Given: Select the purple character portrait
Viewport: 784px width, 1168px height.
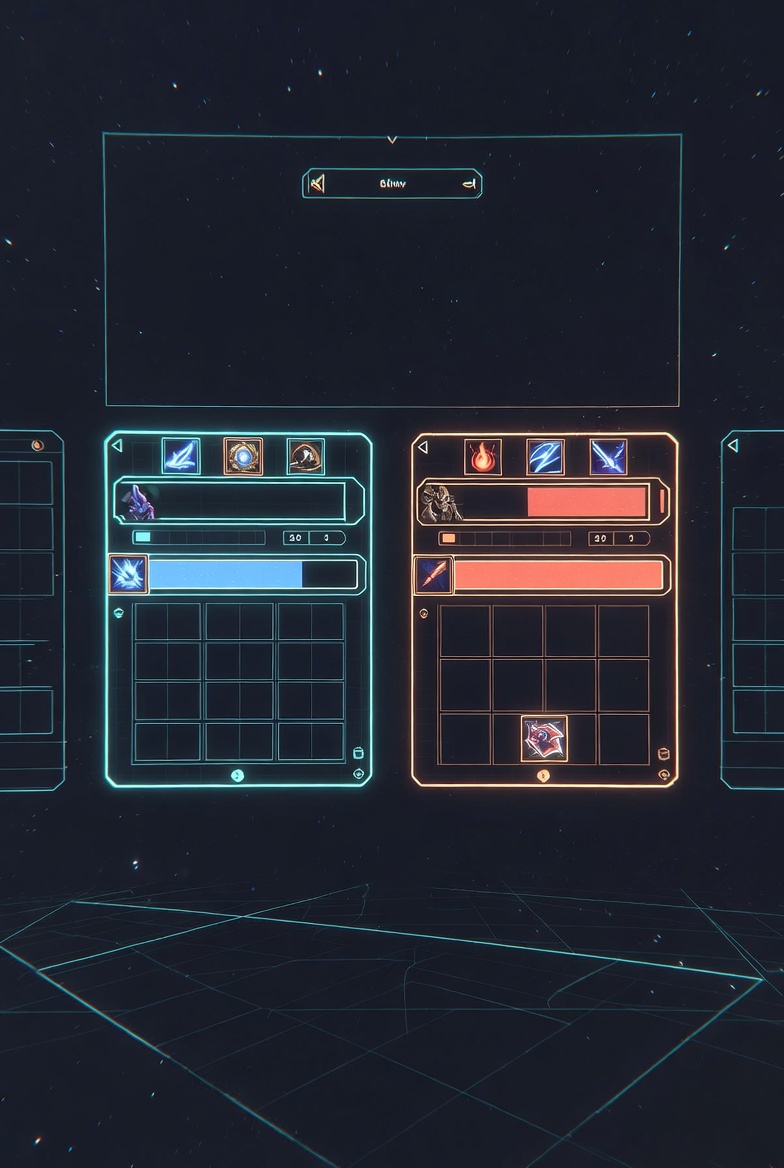Looking at the screenshot, I should coord(139,501).
